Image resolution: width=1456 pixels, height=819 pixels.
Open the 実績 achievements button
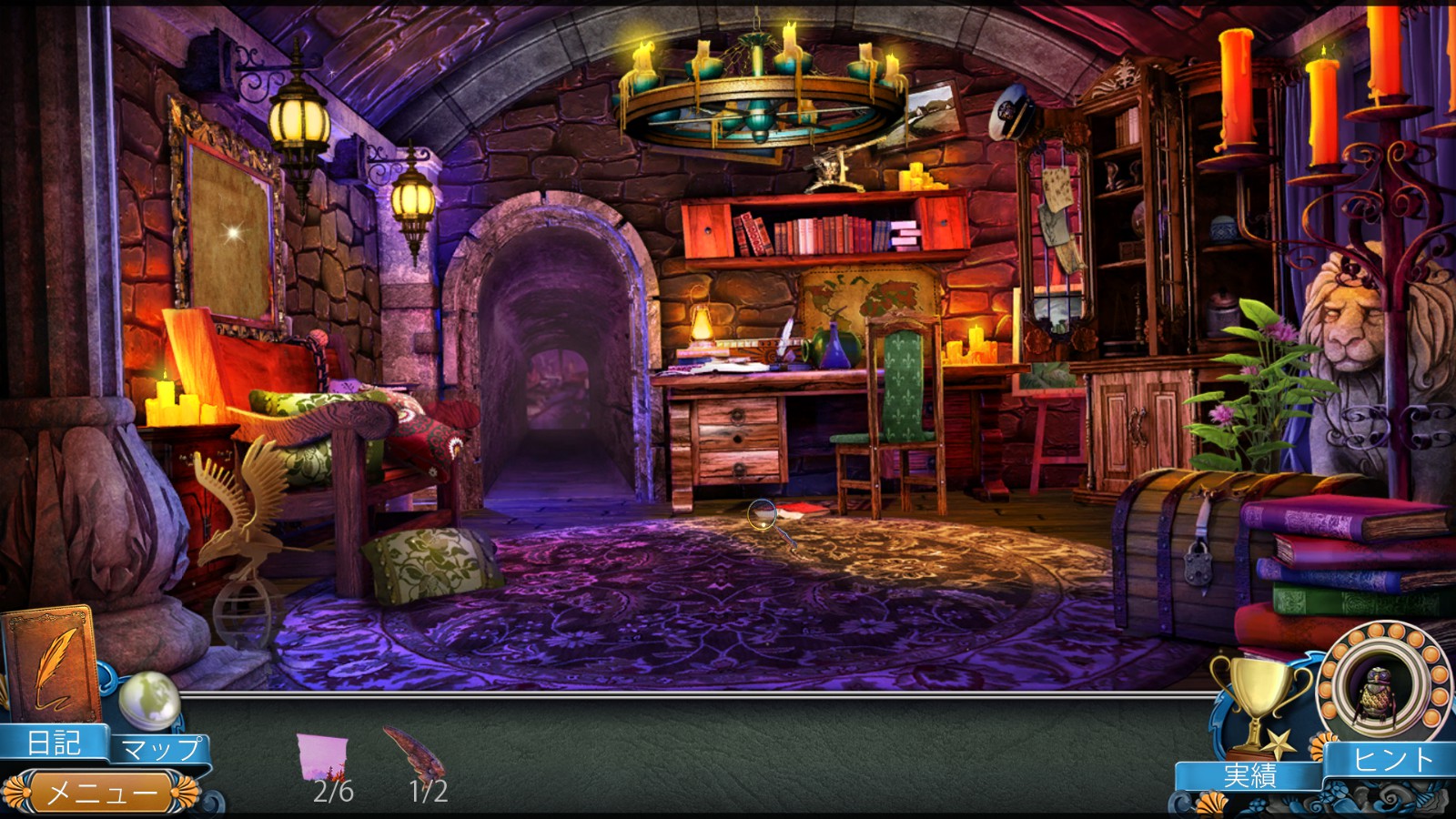click(x=1249, y=775)
